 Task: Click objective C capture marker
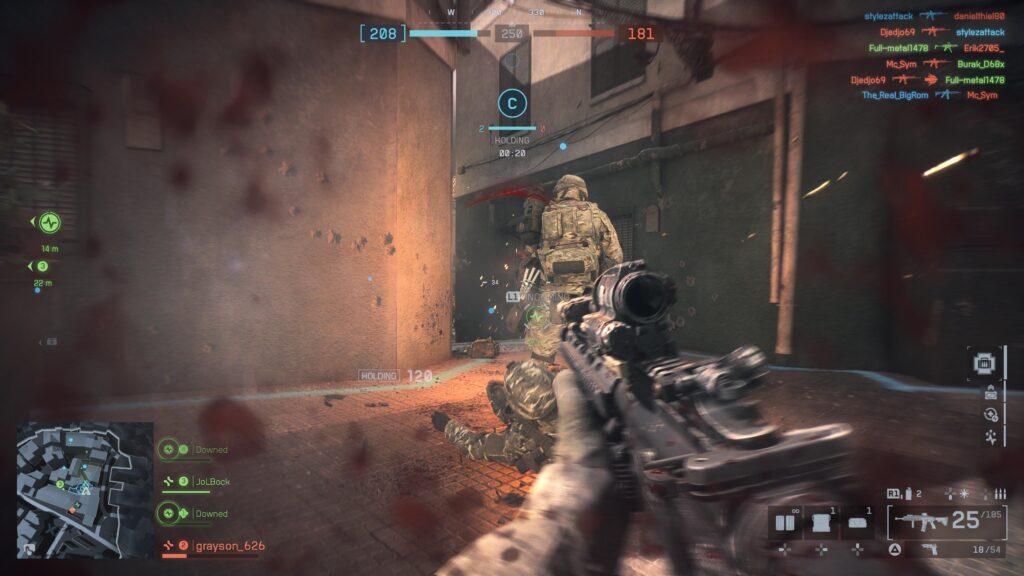click(512, 102)
